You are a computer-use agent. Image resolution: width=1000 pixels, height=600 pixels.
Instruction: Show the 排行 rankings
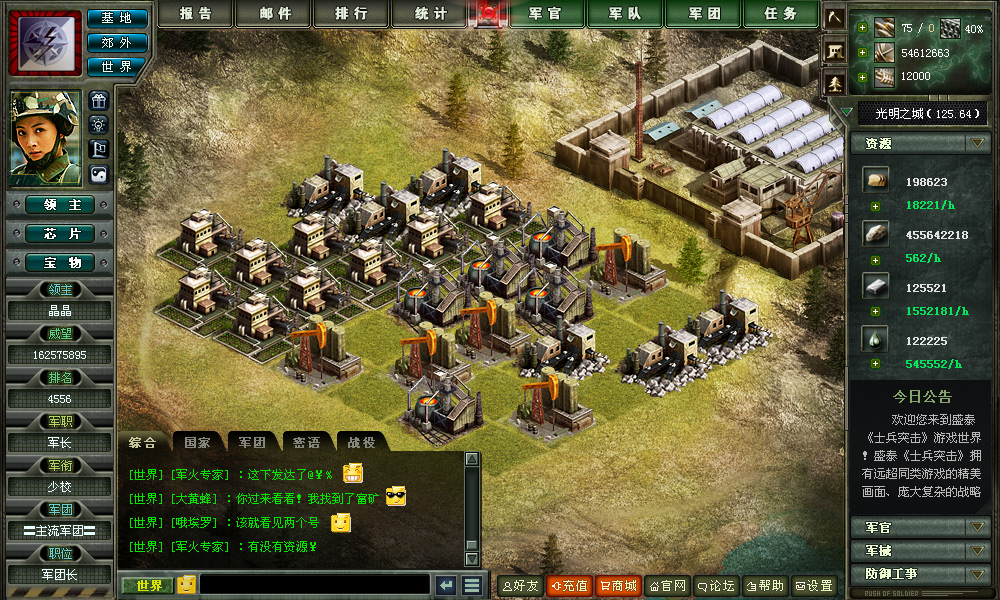click(350, 14)
